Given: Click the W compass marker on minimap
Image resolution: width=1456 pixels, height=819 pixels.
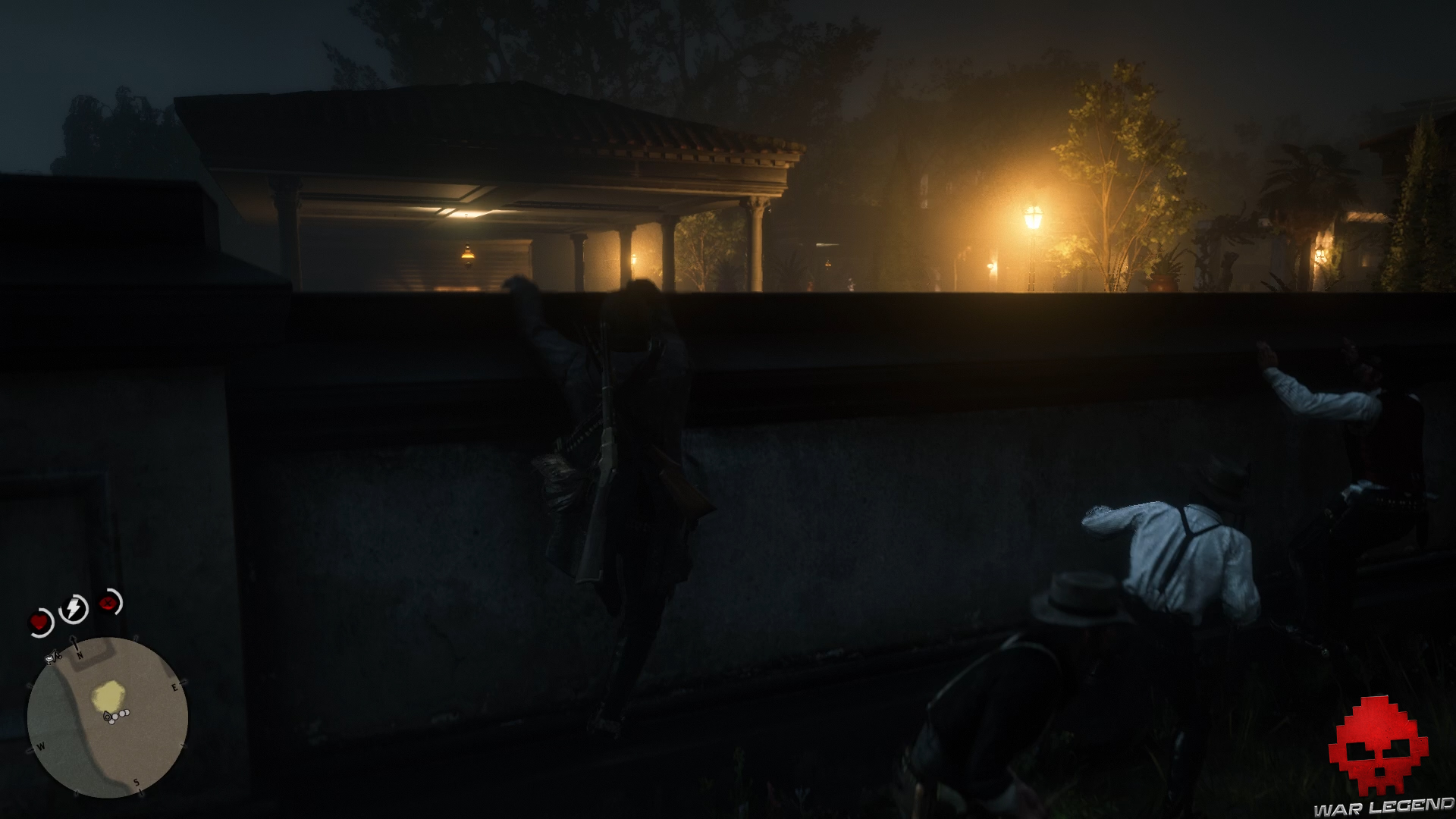Looking at the screenshot, I should point(41,746).
